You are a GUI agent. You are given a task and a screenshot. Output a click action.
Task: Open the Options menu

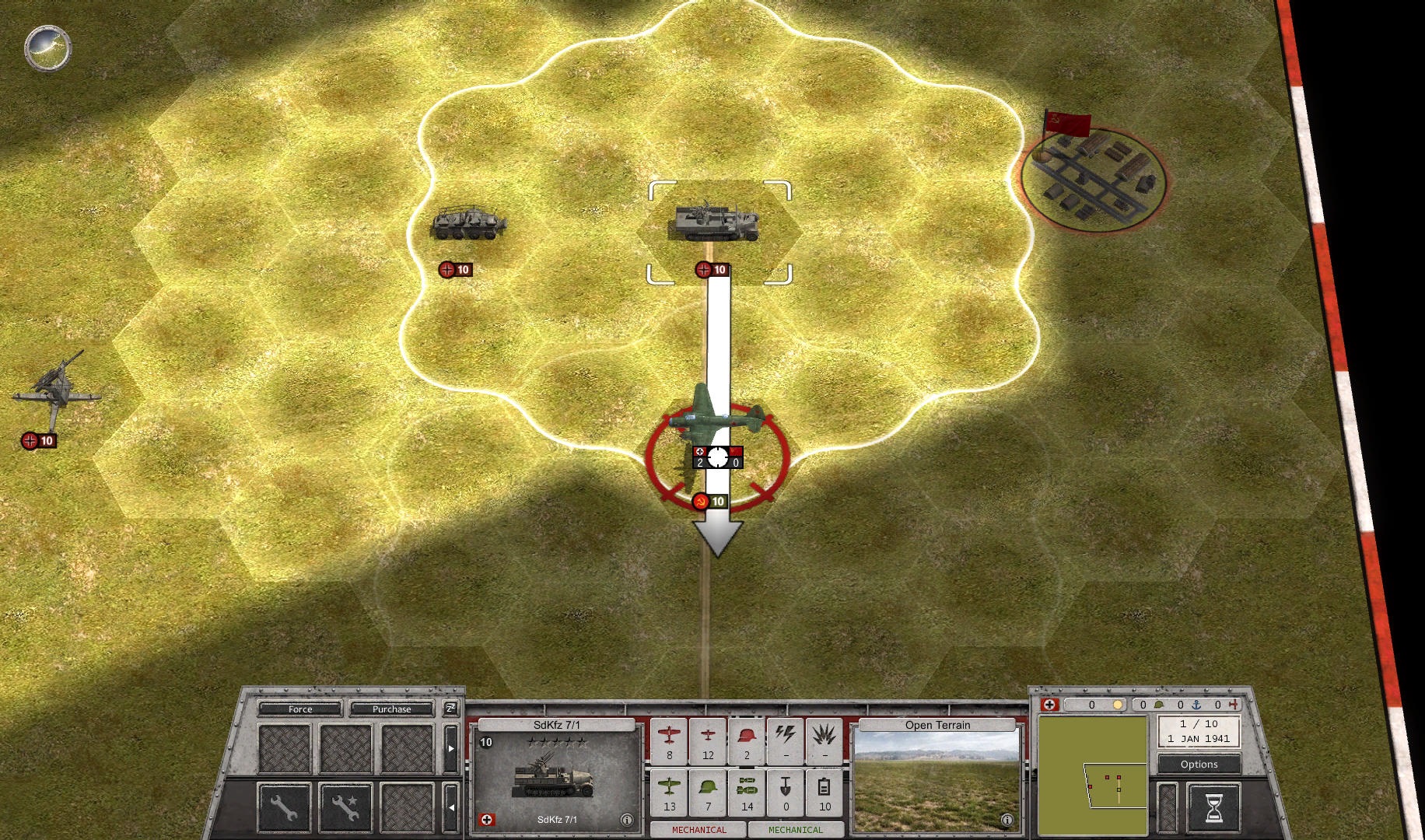[1199, 764]
